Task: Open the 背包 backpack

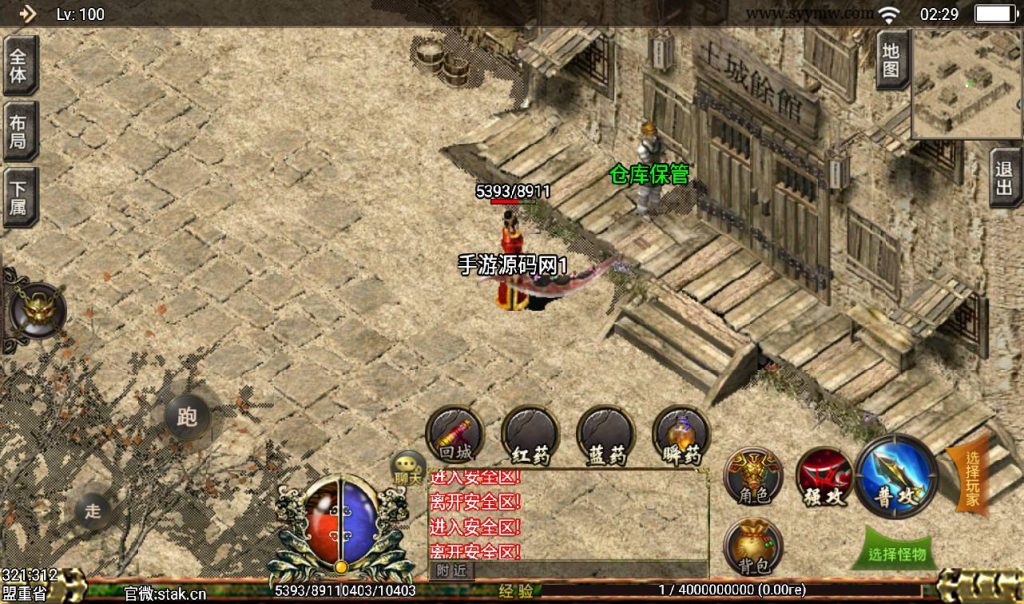Action: click(753, 546)
